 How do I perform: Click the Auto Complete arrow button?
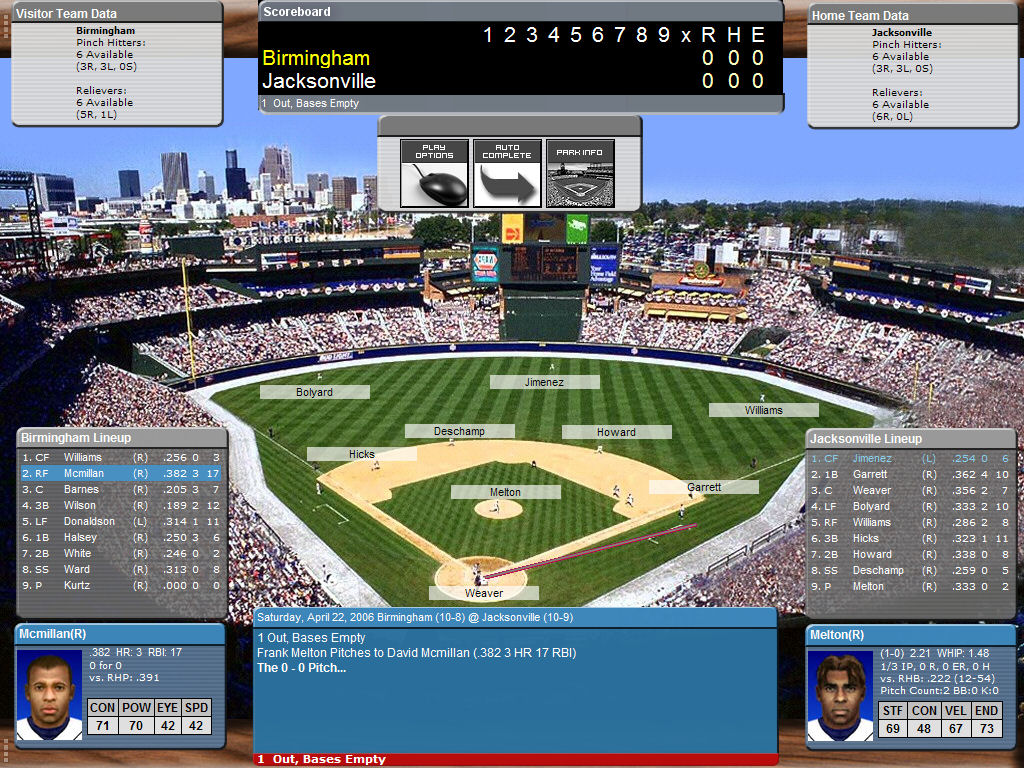507,173
